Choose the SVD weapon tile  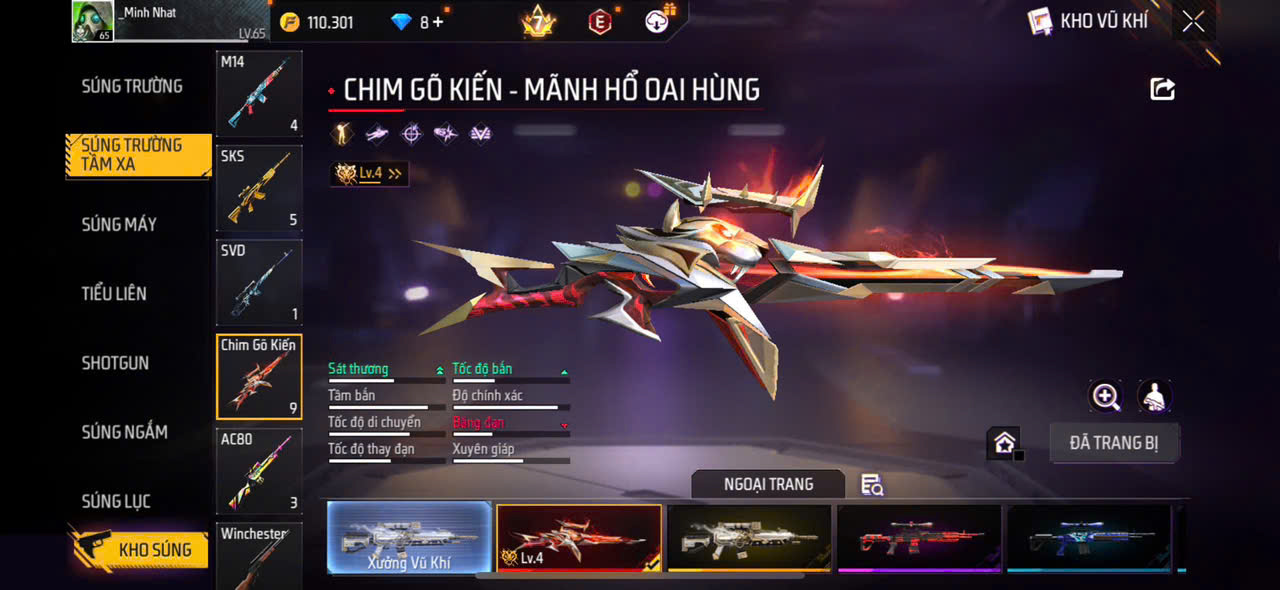tap(259, 282)
